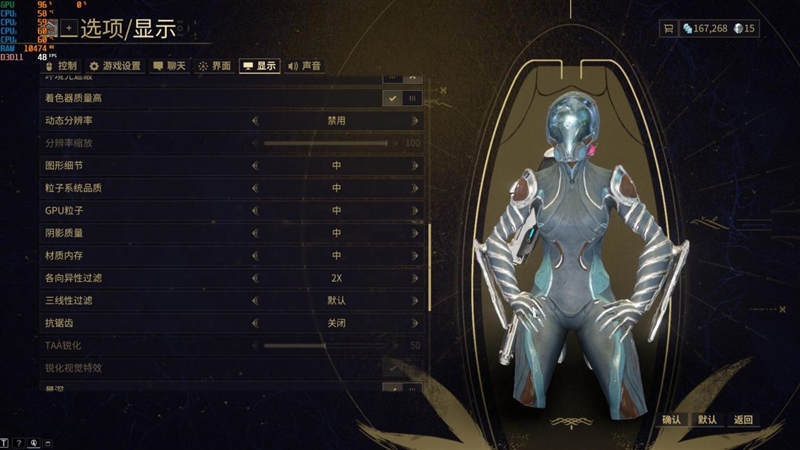The height and width of the screenshot is (450, 800).
Task: Restore defaults with 默认 button
Action: [x=707, y=420]
